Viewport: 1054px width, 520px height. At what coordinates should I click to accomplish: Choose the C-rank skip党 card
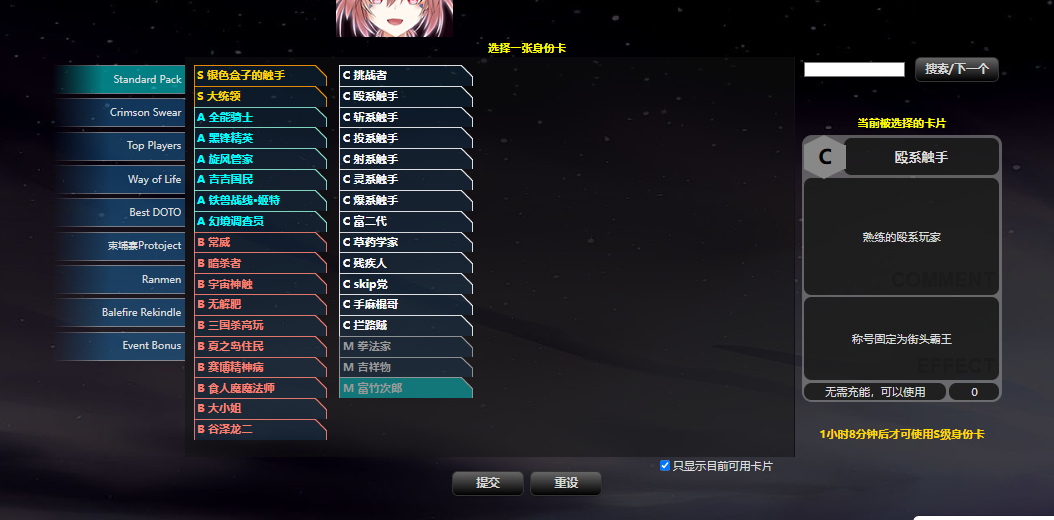[405, 284]
